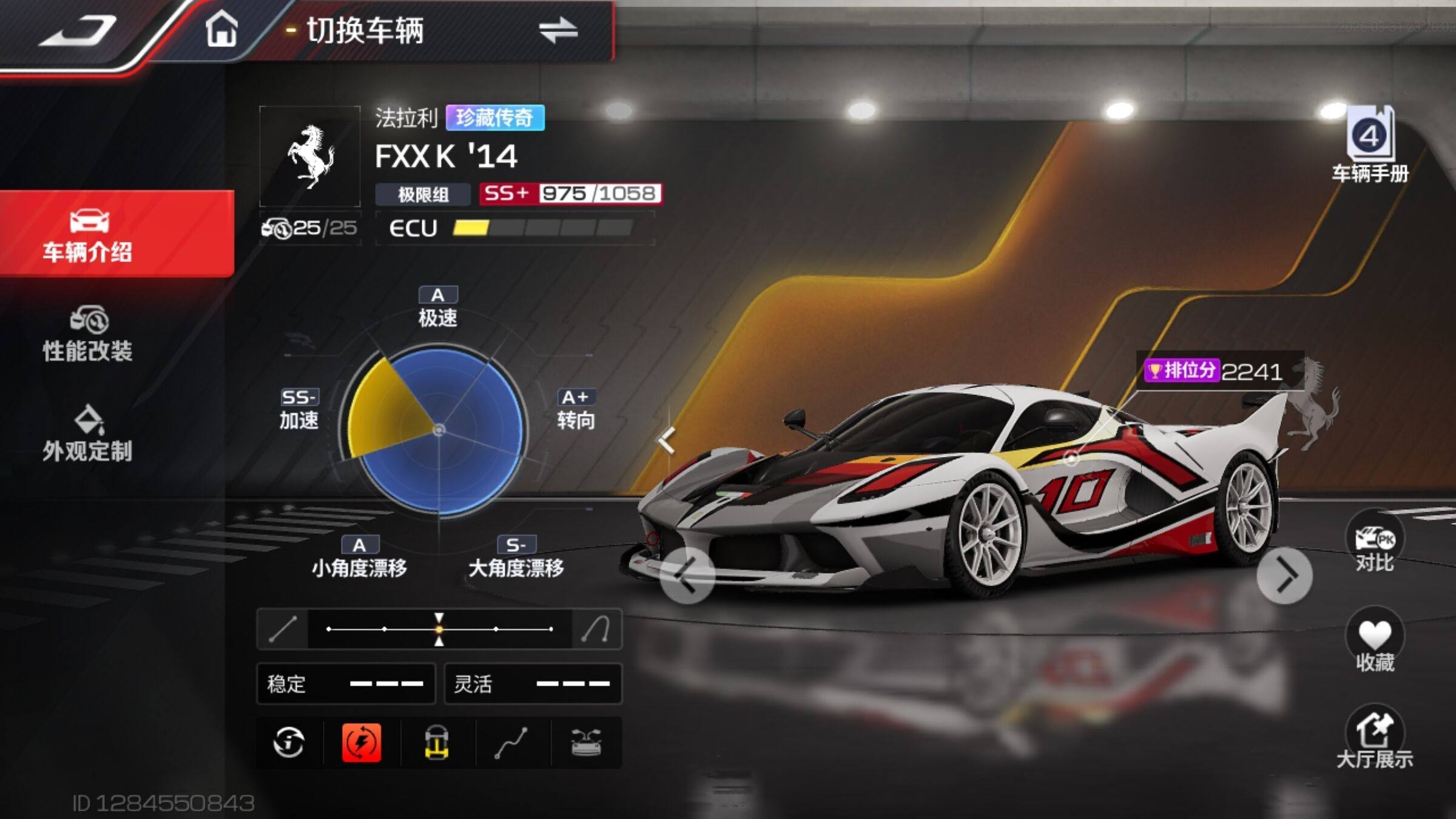Return to the home screen
Image resolution: width=1456 pixels, height=819 pixels.
tap(221, 30)
